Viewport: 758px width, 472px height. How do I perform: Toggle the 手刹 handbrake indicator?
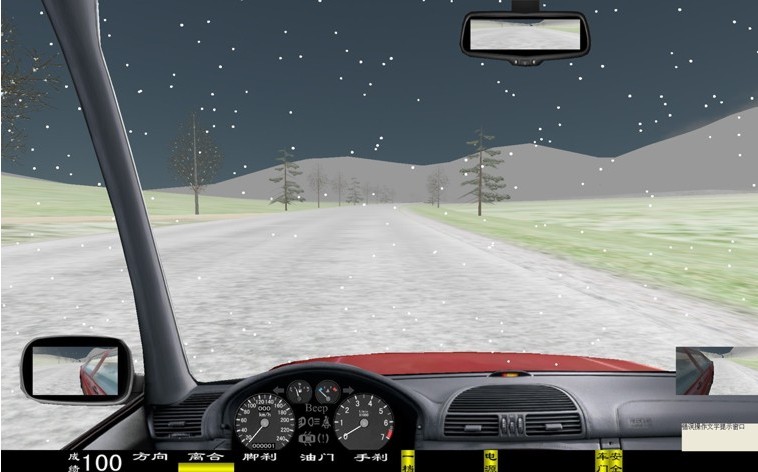(x=370, y=457)
